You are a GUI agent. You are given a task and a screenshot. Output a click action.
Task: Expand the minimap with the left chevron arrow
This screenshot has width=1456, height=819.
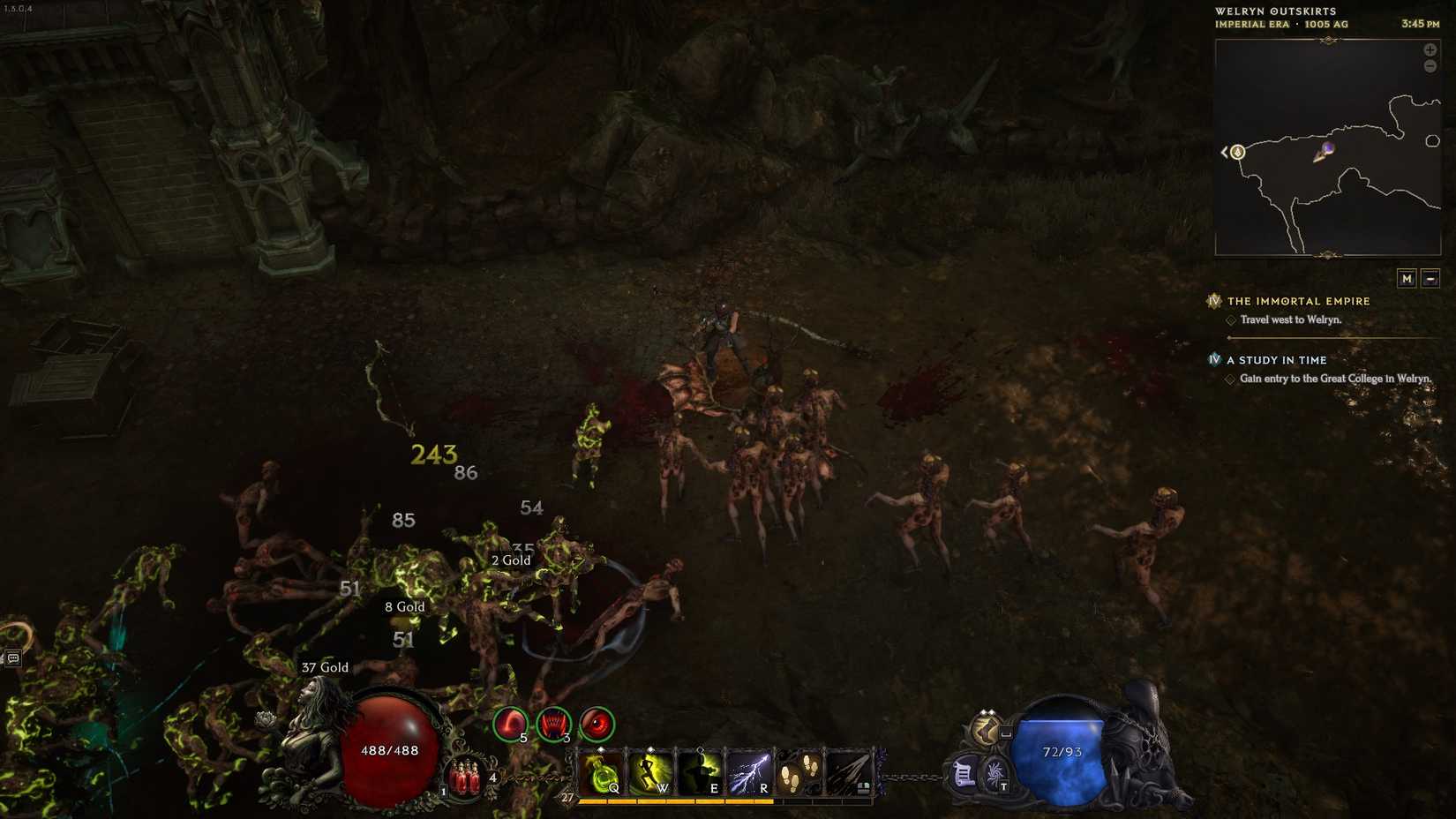coord(1225,152)
